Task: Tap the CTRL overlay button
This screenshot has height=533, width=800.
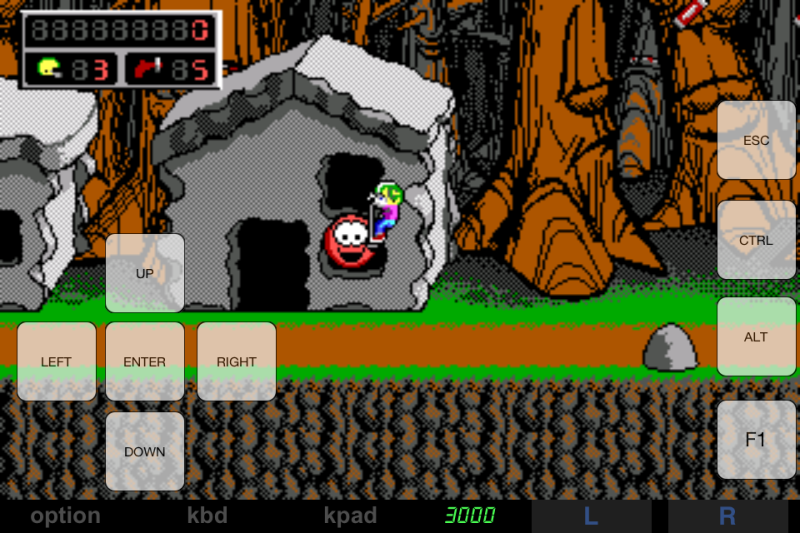Action: coord(756,240)
